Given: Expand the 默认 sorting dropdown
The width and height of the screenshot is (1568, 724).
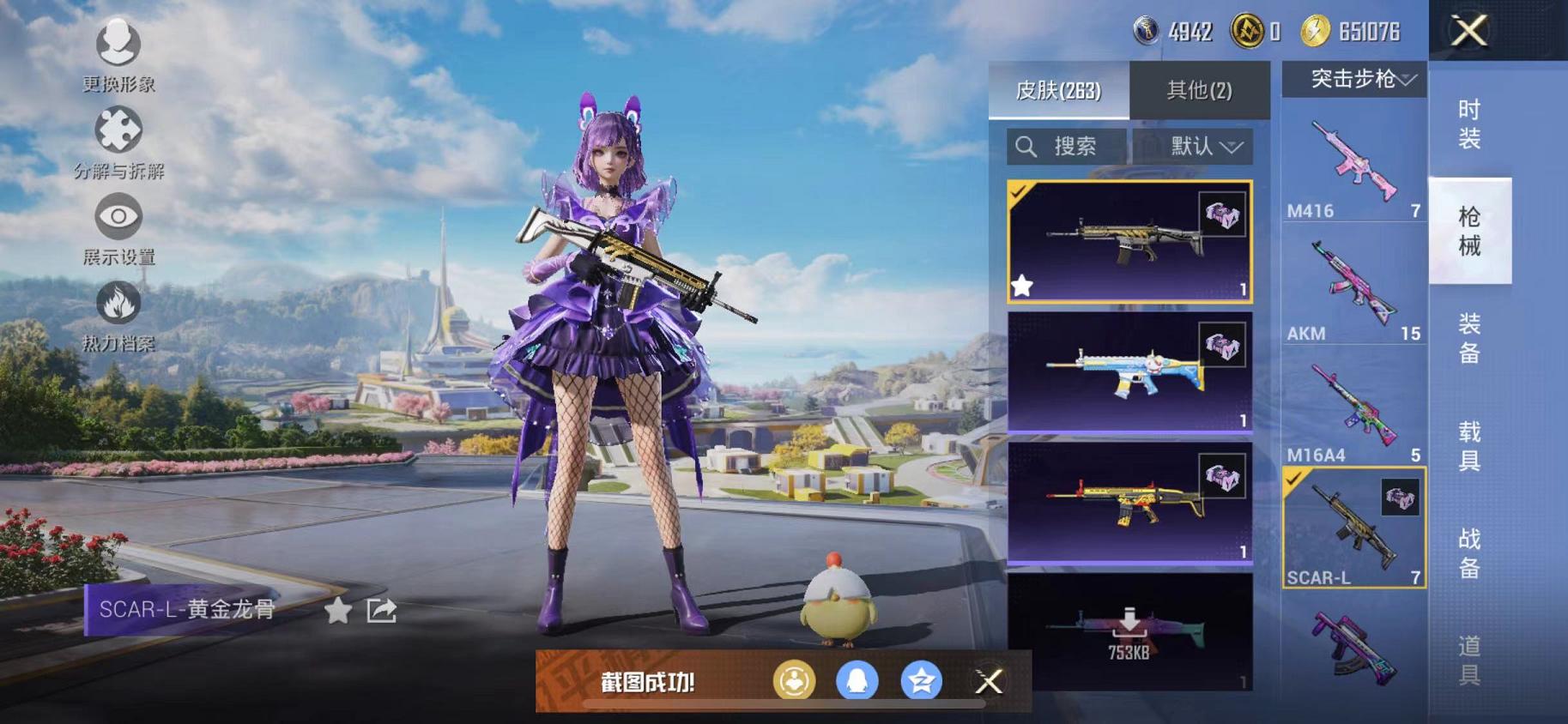Looking at the screenshot, I should (1196, 146).
